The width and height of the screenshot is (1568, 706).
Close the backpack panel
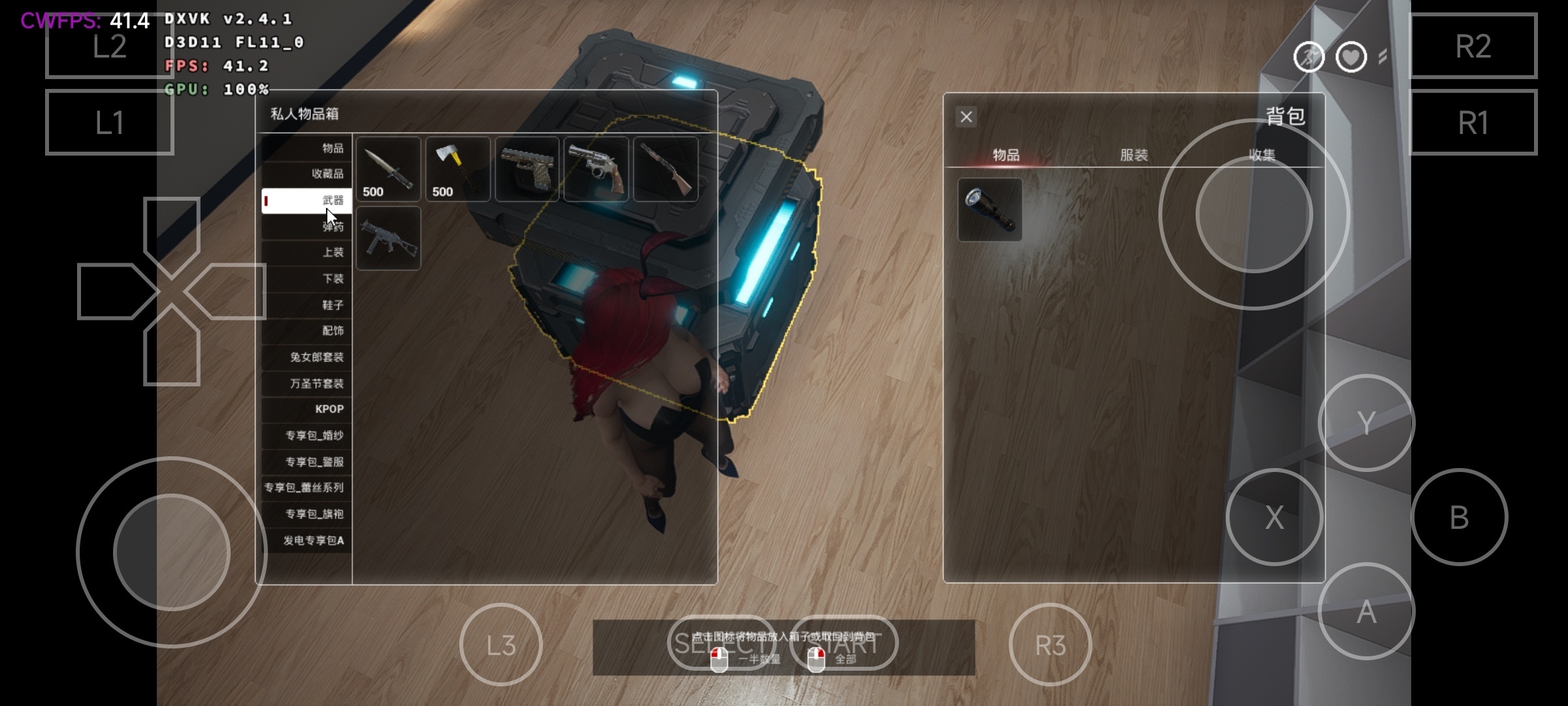[x=966, y=117]
